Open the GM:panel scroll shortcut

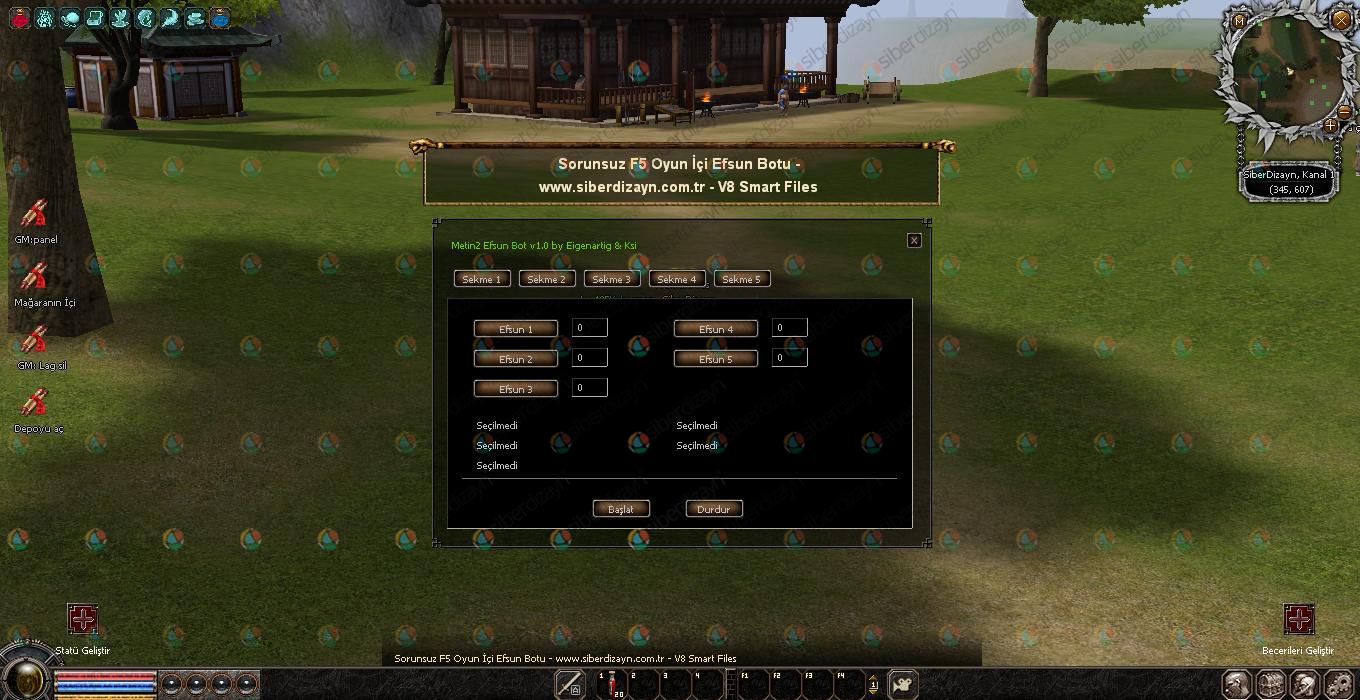pyautogui.click(x=35, y=215)
